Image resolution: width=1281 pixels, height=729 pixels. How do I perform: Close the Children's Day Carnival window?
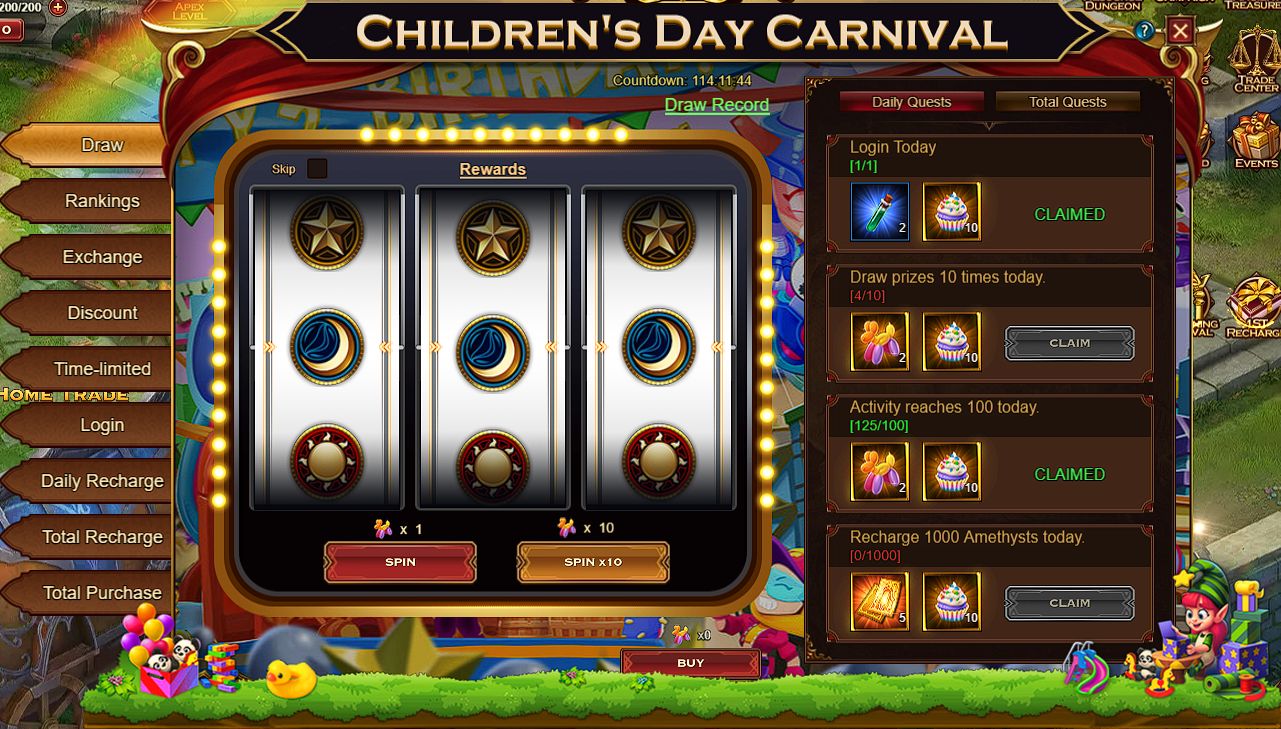(1180, 31)
